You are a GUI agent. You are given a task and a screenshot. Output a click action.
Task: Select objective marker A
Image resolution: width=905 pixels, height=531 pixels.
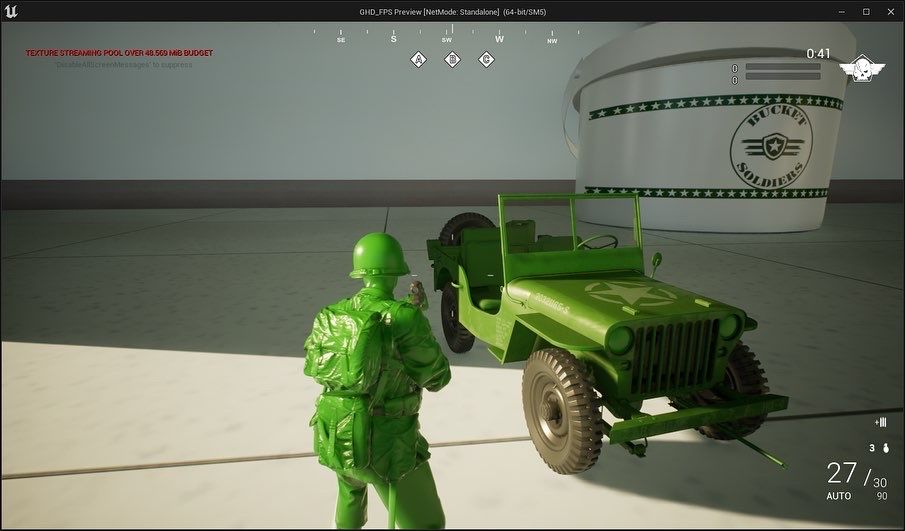420,60
